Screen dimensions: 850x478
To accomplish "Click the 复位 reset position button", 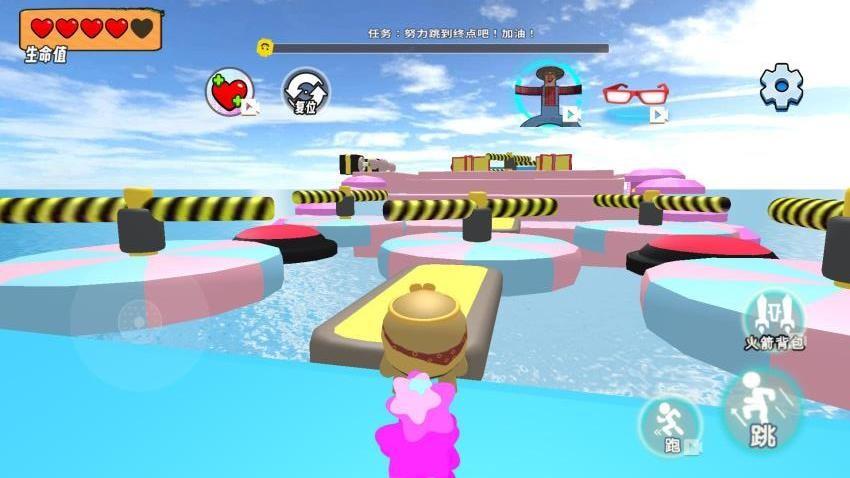I will pos(305,92).
